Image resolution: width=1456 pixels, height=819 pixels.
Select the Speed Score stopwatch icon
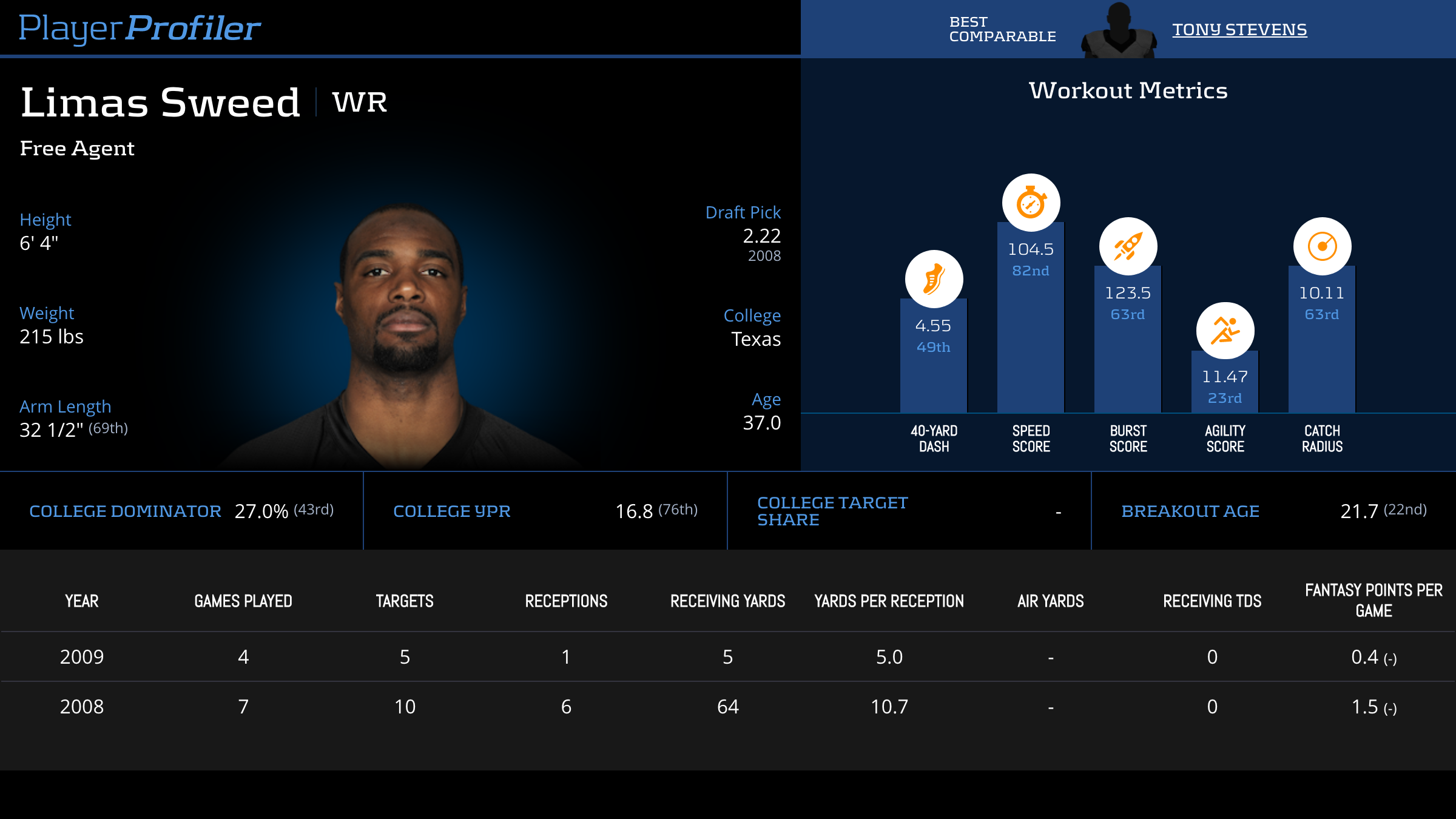coord(1031,203)
